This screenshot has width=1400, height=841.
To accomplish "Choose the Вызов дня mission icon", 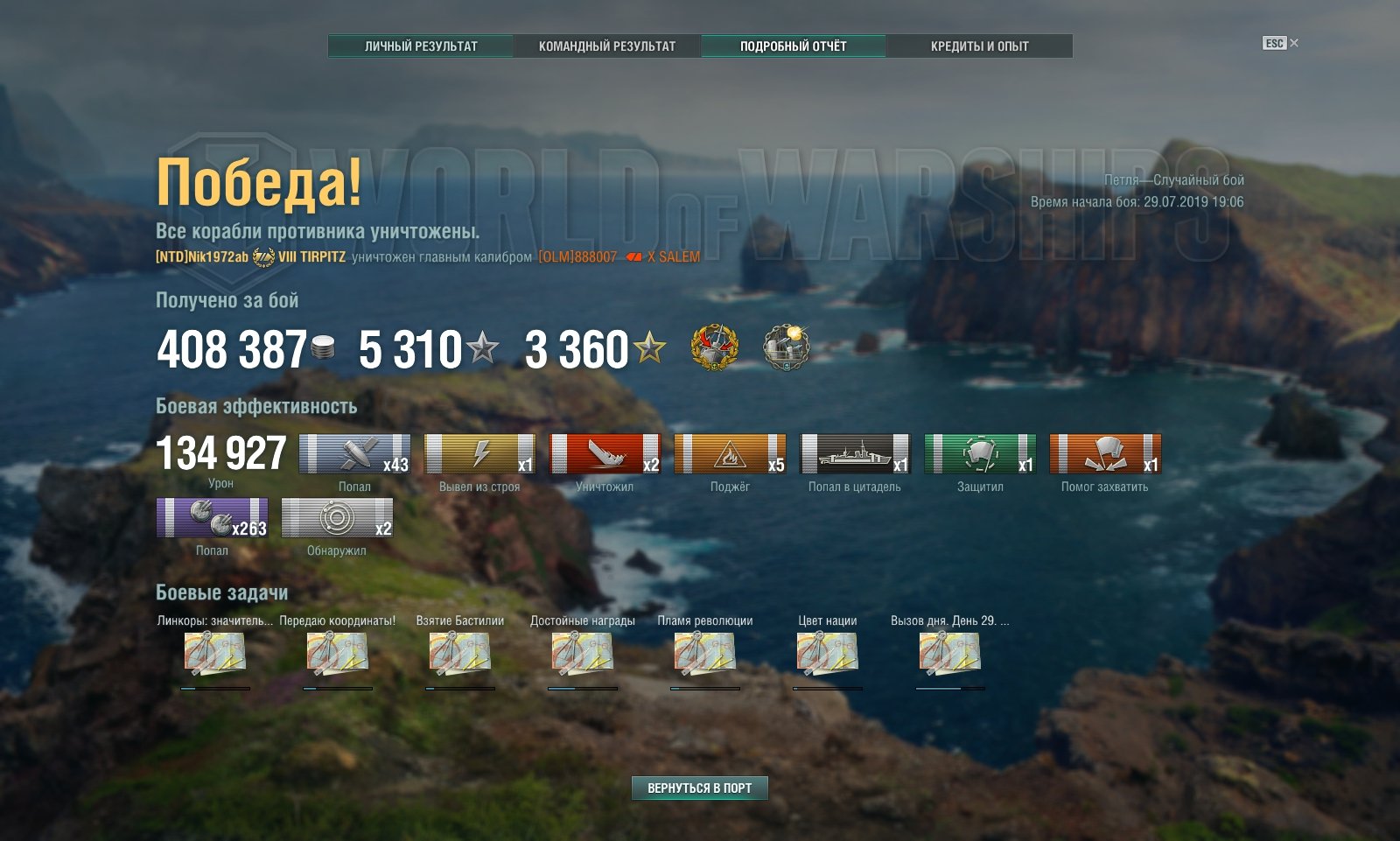I will pos(949,654).
